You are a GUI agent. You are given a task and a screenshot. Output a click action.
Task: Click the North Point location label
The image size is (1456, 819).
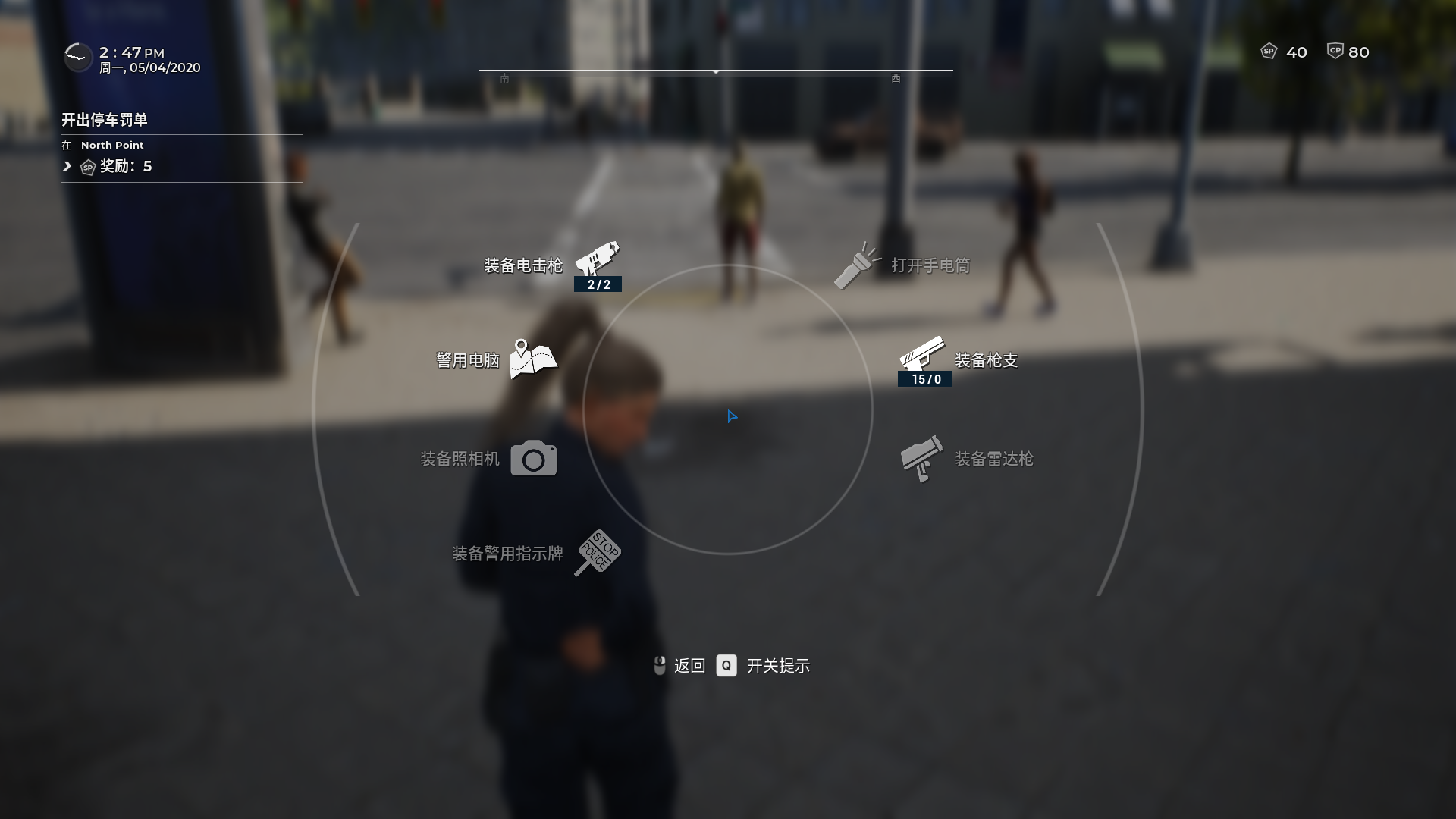pos(111,145)
